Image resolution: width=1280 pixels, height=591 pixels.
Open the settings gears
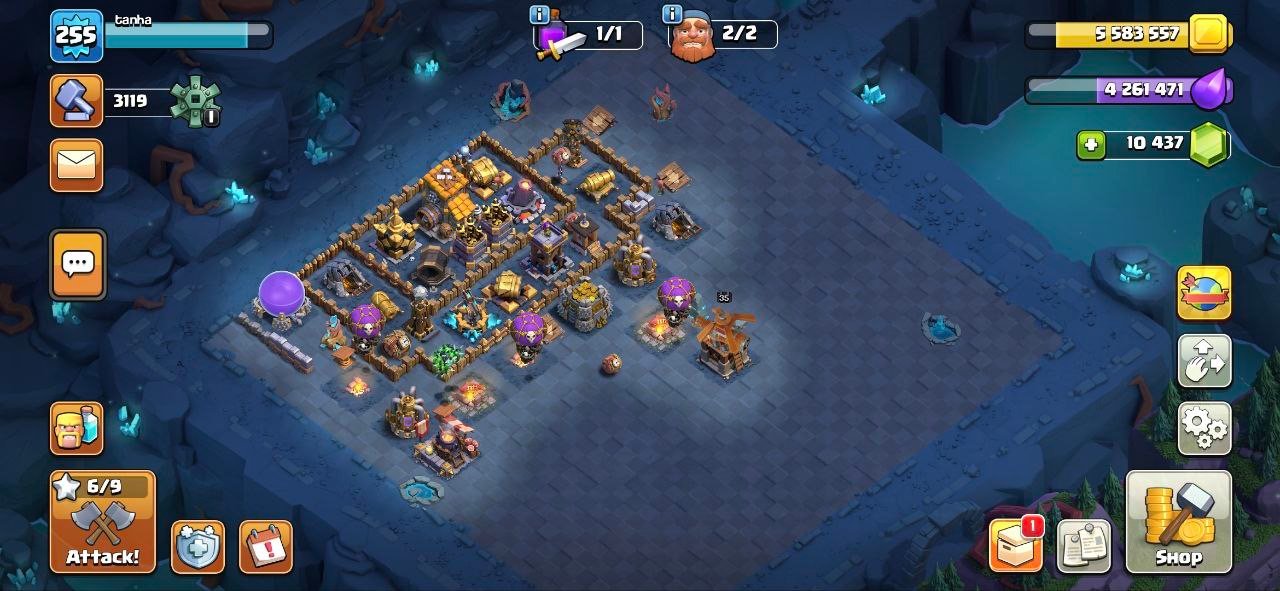click(x=1204, y=428)
